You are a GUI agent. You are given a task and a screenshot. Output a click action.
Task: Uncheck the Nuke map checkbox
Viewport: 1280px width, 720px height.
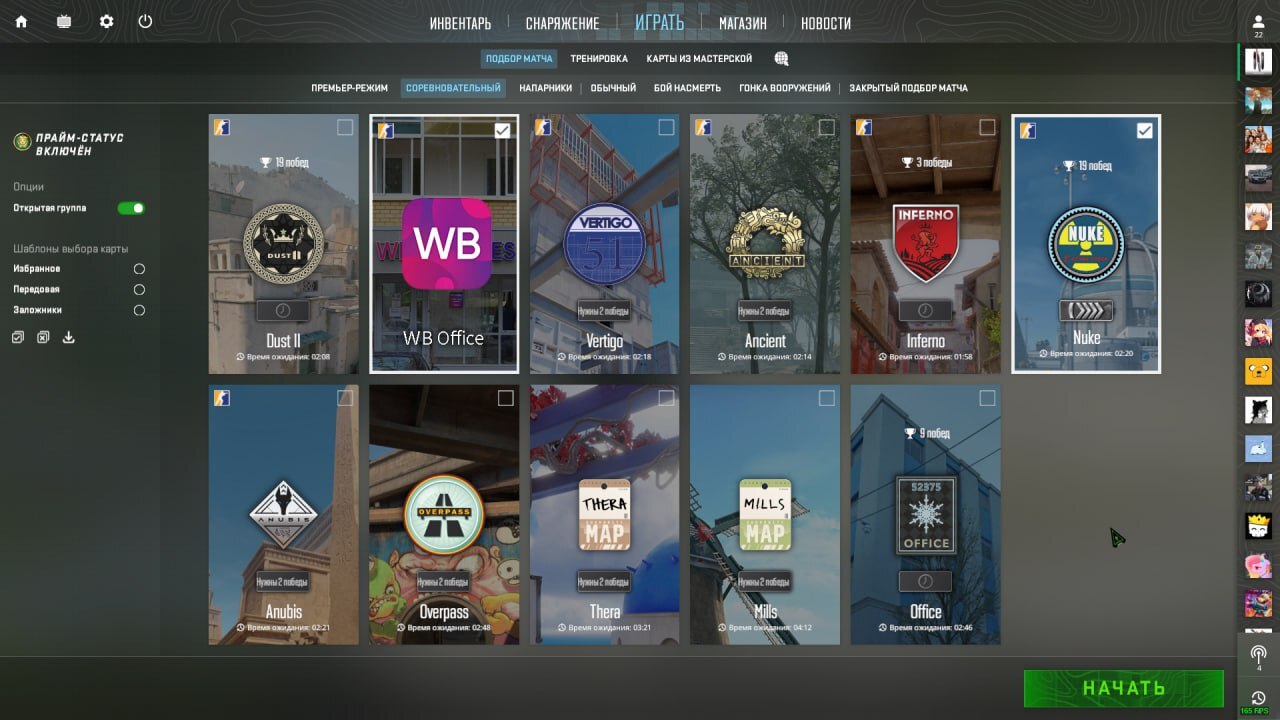(x=1145, y=130)
